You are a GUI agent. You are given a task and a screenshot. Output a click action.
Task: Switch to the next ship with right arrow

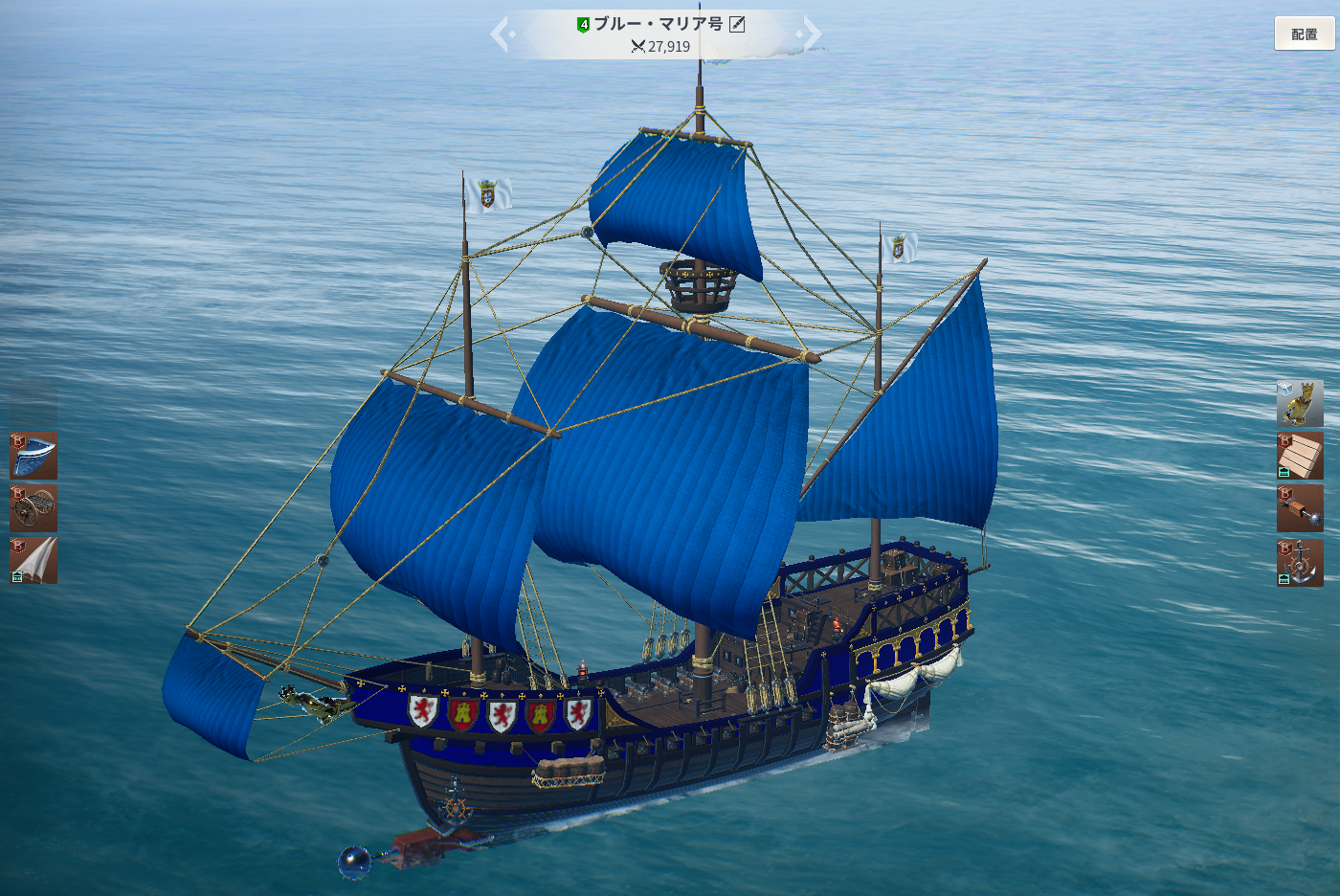tap(811, 34)
